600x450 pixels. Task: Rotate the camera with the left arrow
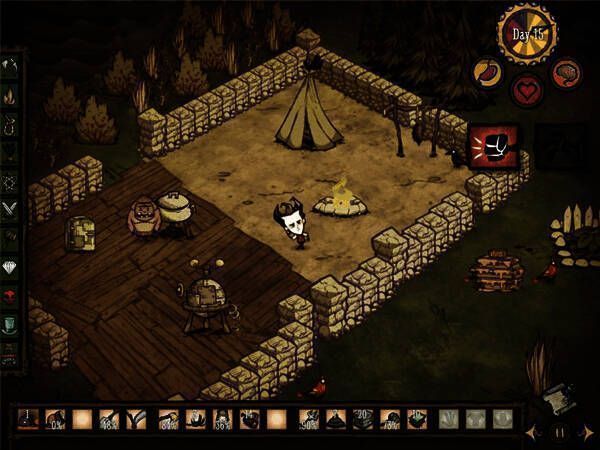tap(532, 433)
